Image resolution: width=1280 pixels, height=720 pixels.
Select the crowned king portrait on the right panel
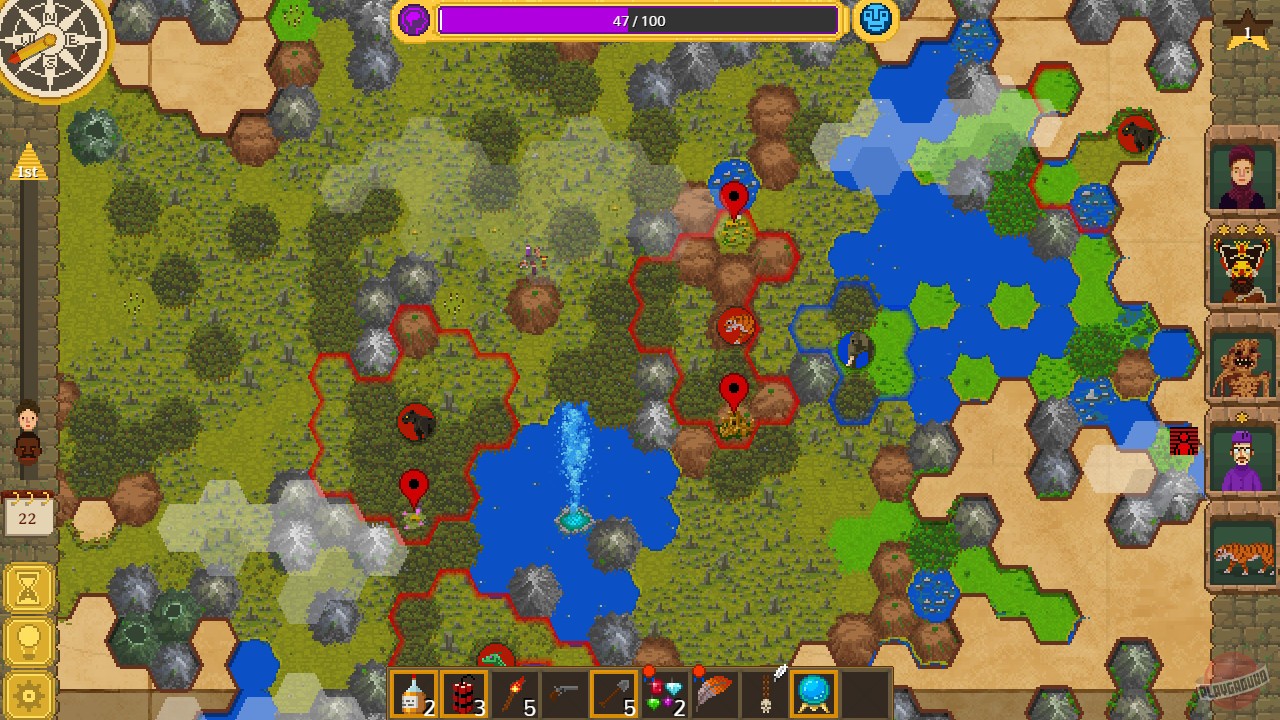(x=1240, y=265)
